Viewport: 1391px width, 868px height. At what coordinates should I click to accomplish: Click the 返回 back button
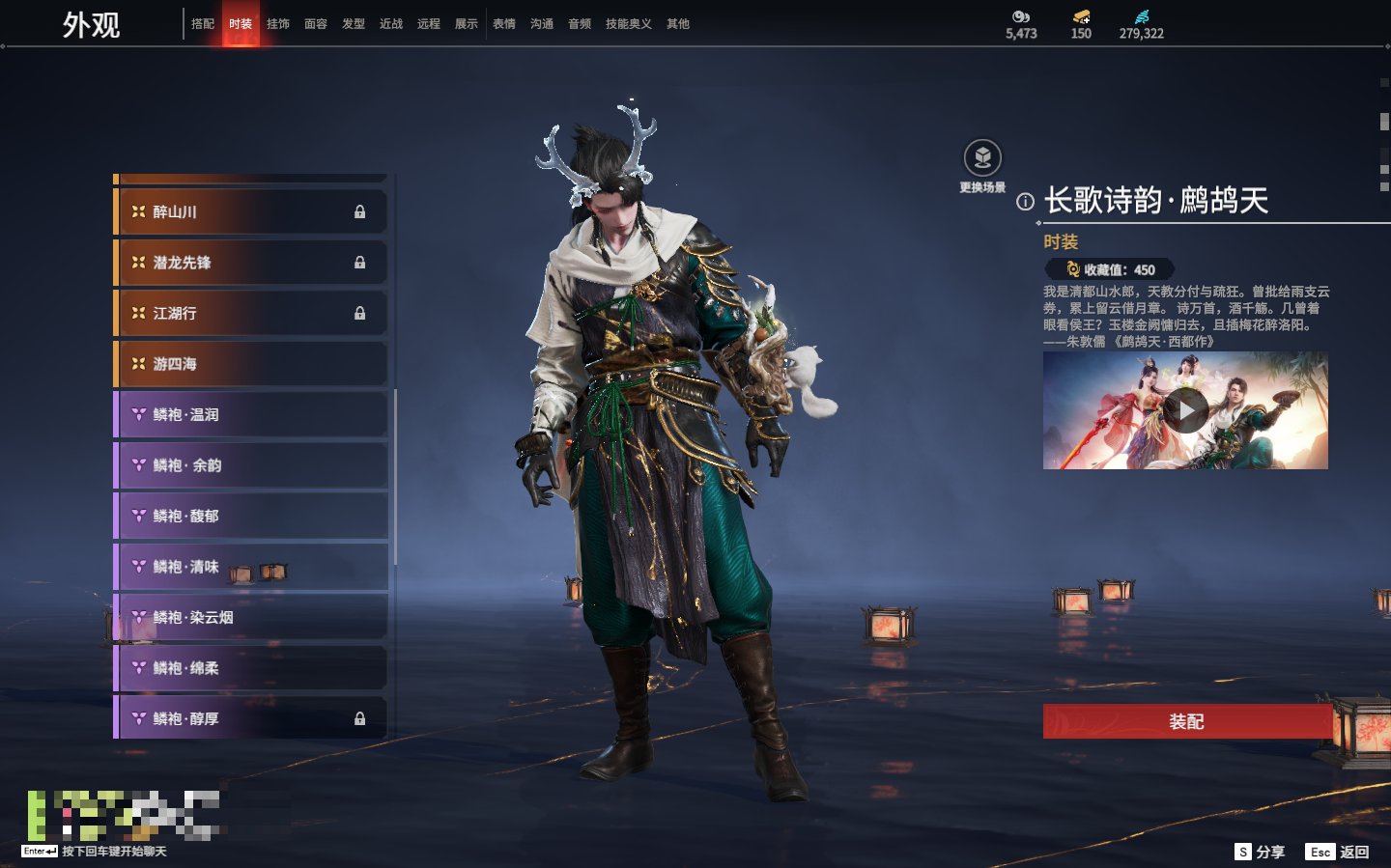click(x=1338, y=852)
